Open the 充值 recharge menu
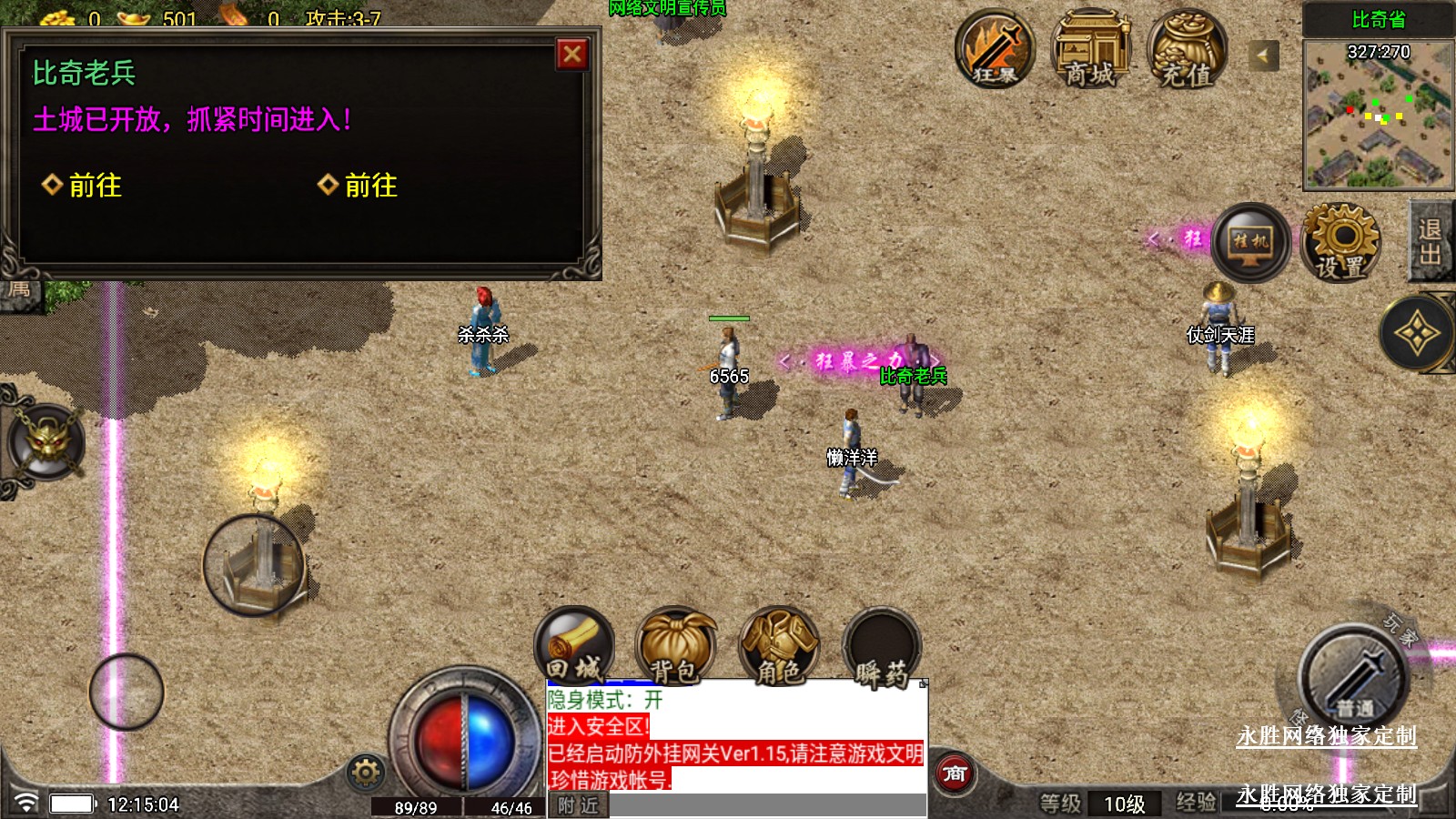 1187,49
